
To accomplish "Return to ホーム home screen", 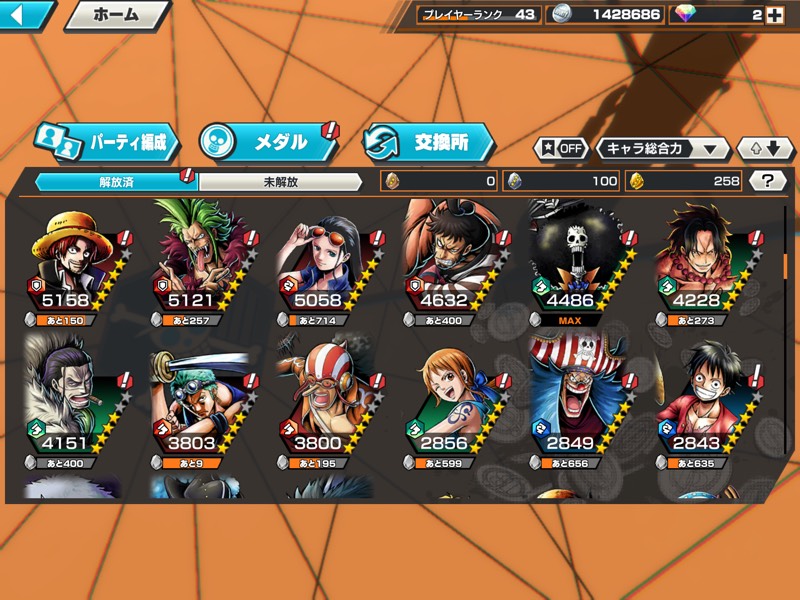I will [x=116, y=14].
